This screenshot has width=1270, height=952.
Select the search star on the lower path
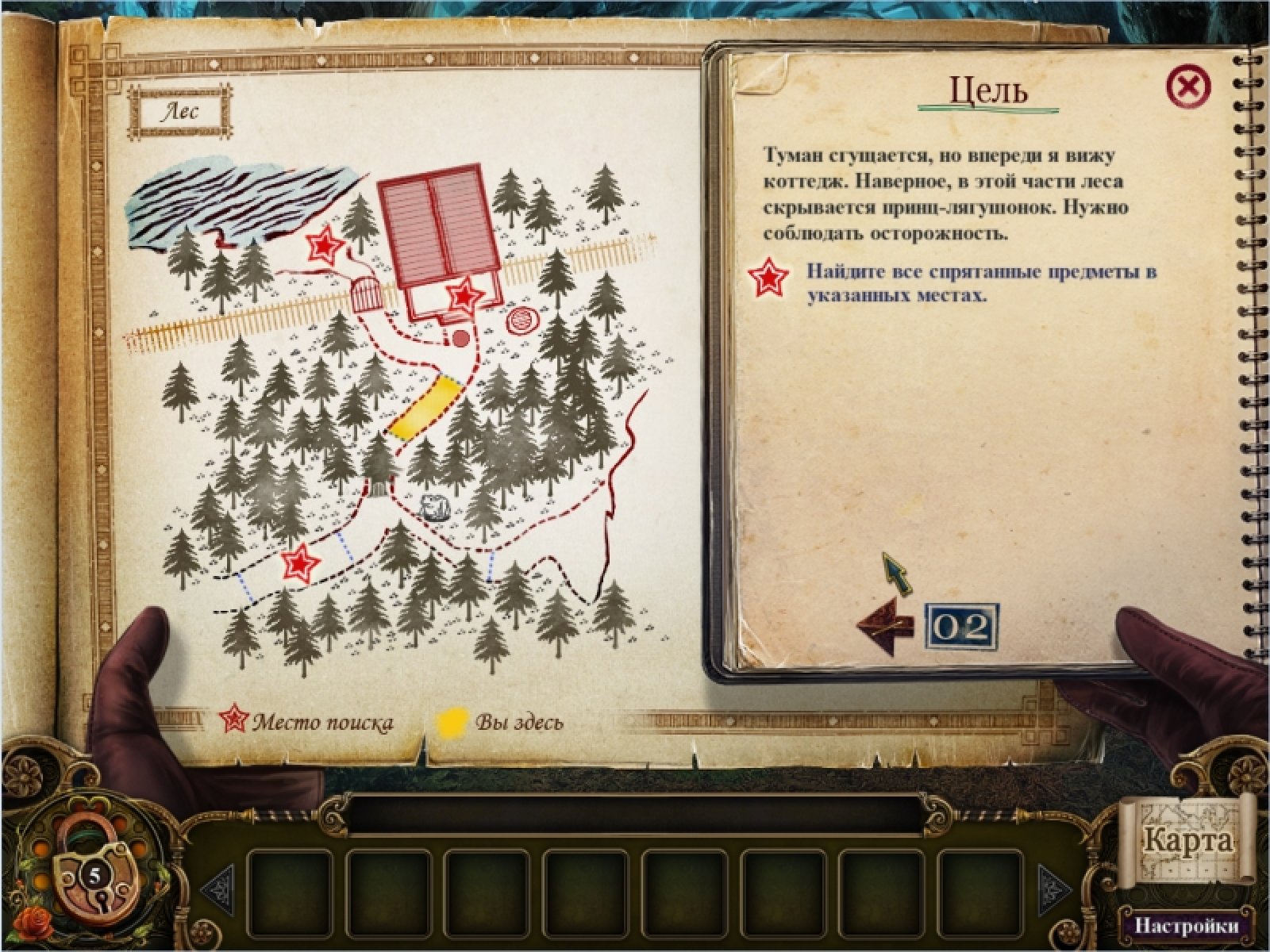click(x=300, y=563)
